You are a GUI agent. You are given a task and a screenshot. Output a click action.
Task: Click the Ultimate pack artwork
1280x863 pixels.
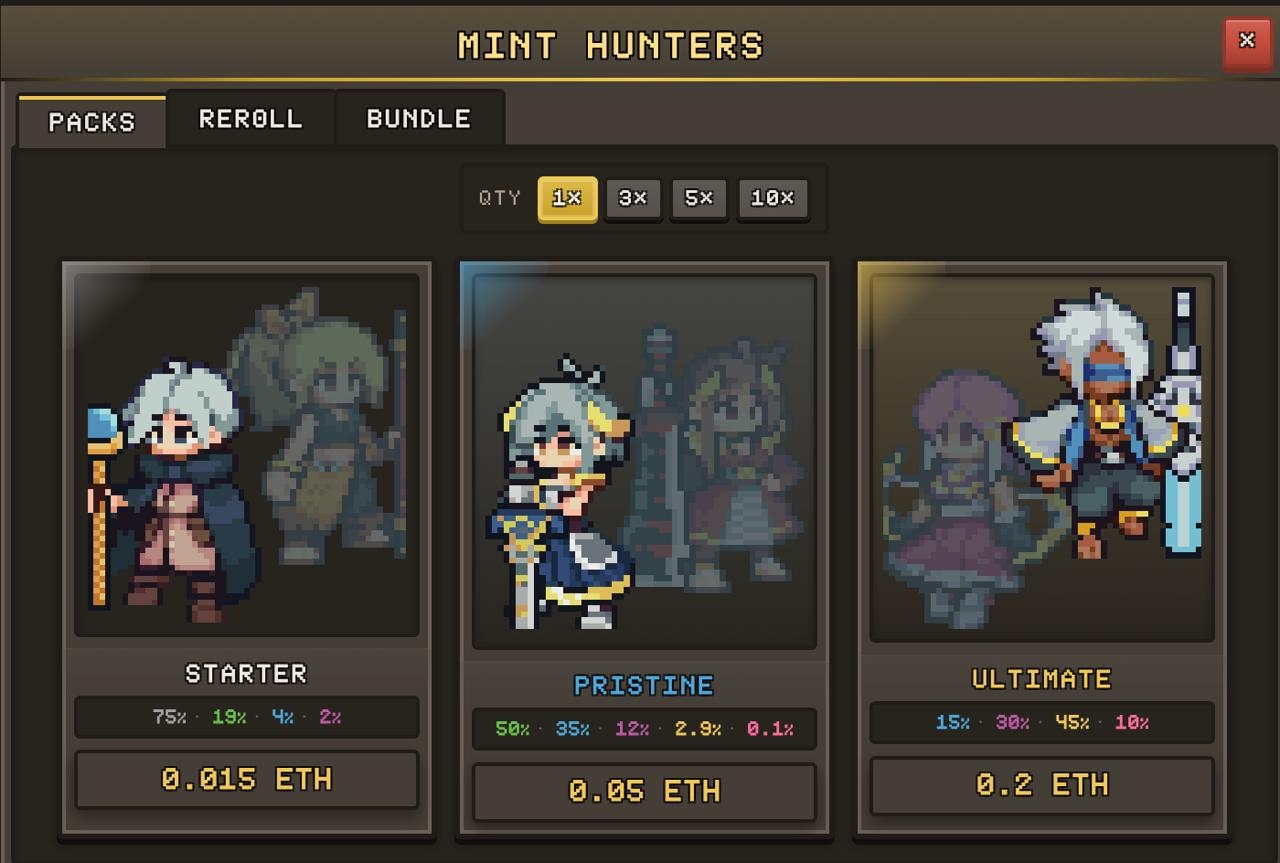point(1041,458)
